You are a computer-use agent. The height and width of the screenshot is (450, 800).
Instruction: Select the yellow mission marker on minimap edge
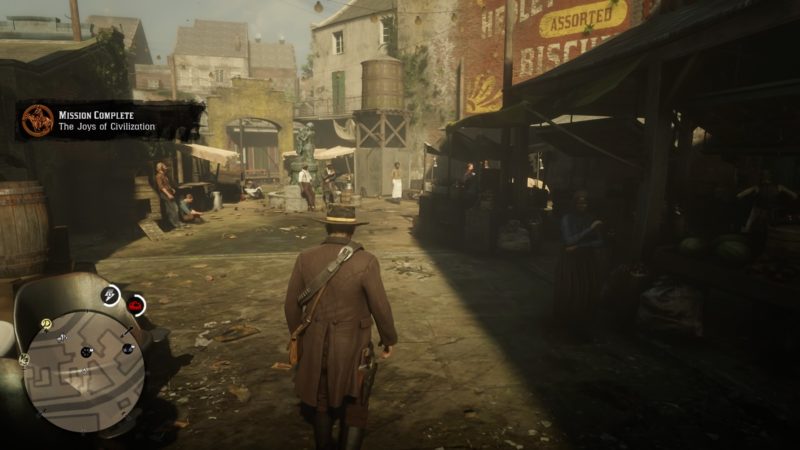coord(46,324)
